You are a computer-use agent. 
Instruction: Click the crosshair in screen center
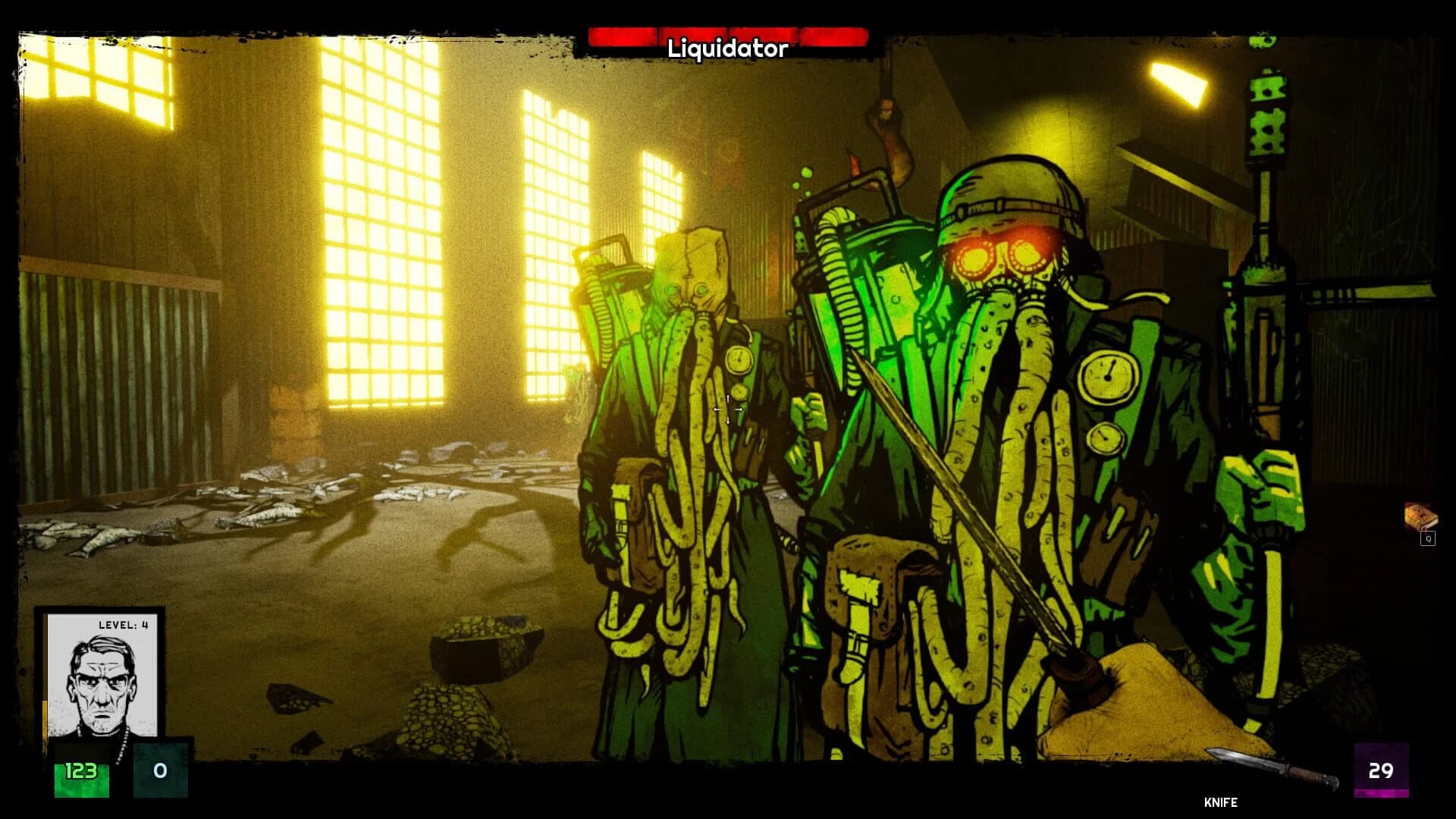point(730,409)
